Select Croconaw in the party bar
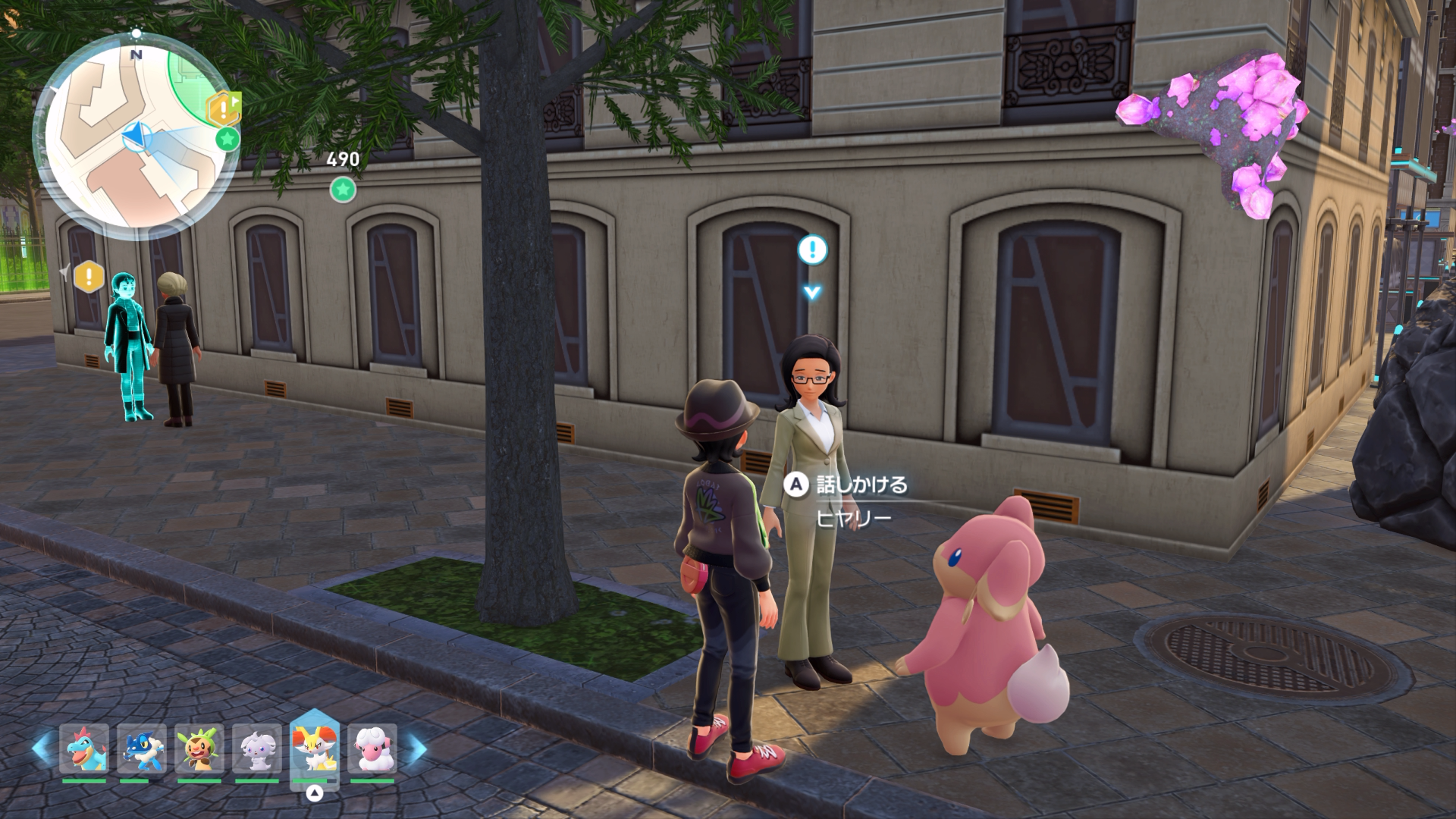Screen dimensions: 1456x819 click(x=84, y=748)
